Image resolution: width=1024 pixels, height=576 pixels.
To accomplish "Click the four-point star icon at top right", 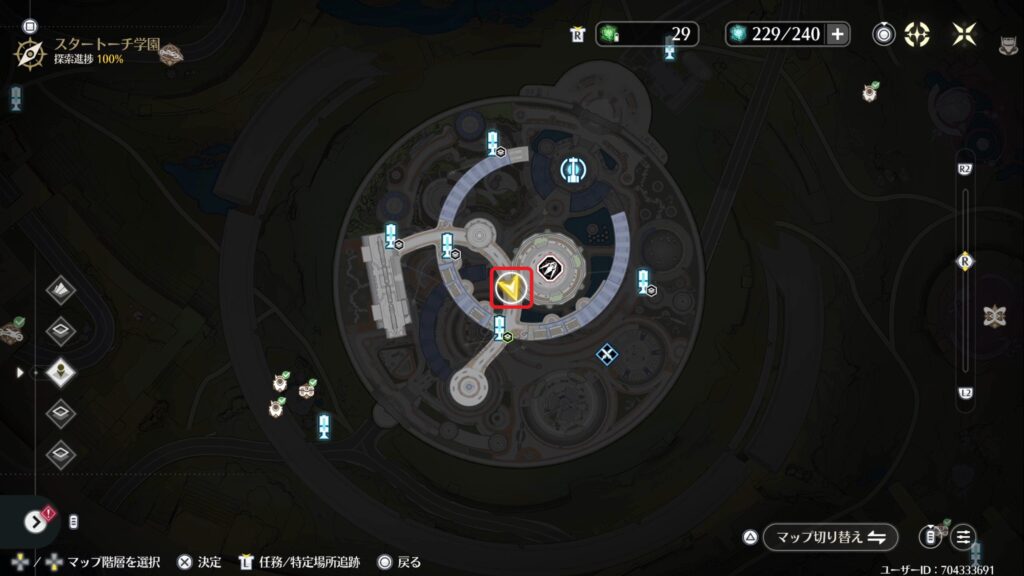I will (964, 35).
